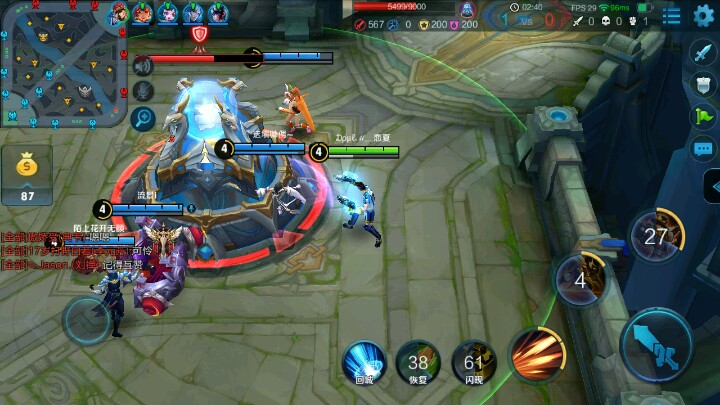Send the shield retreat signal
Viewport: 720px width, 405px height.
click(702, 85)
